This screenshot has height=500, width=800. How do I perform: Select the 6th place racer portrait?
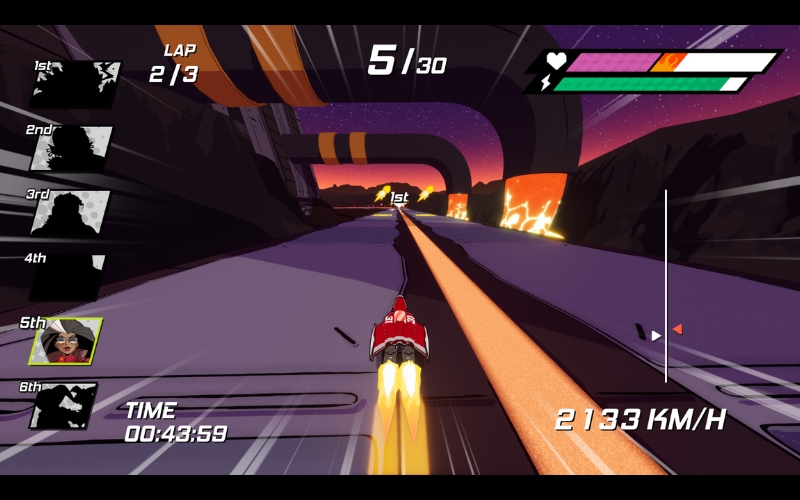click(x=63, y=405)
